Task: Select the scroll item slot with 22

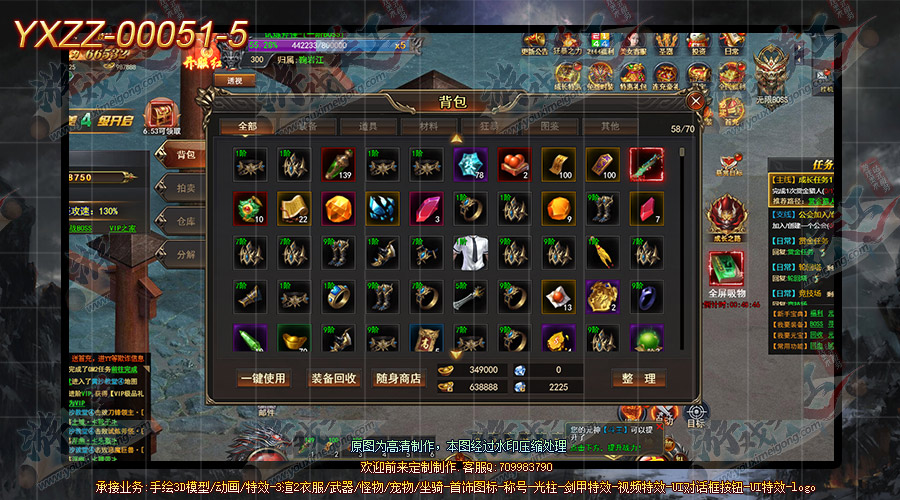Action: [294, 209]
